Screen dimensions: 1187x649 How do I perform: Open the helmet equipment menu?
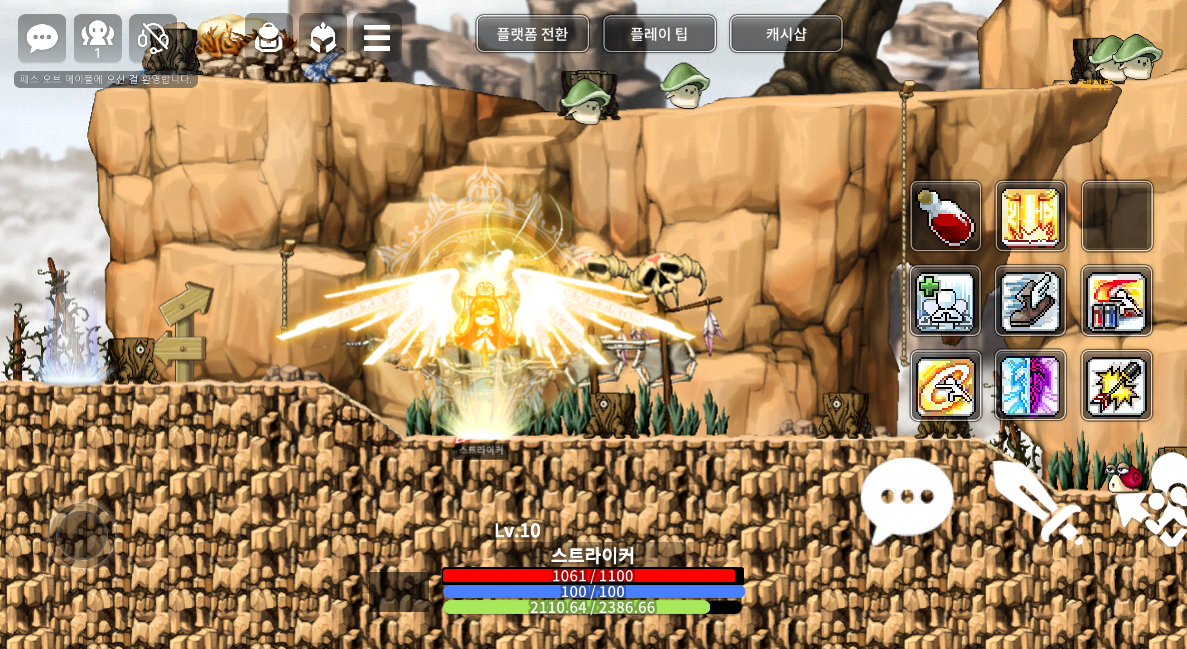pos(322,38)
